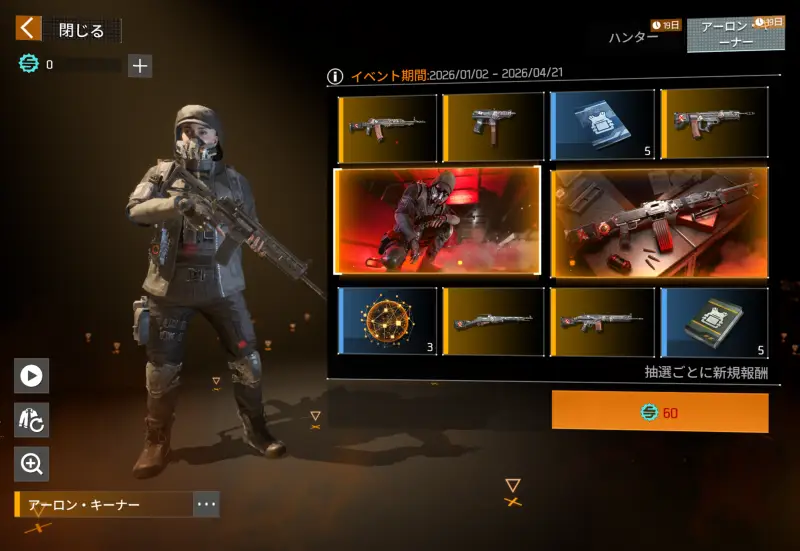This screenshot has height=551, width=800.
Task: Select the masked operator skin reward
Action: pos(437,221)
